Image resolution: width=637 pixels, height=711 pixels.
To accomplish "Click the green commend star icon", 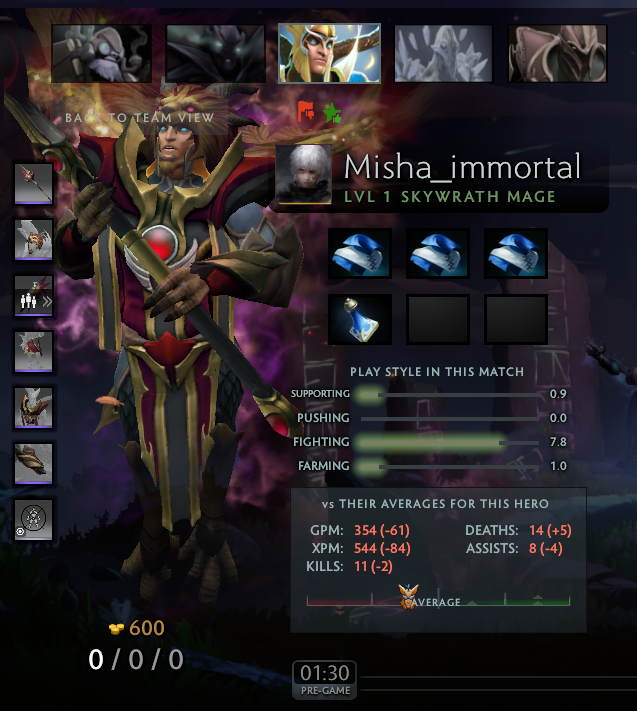I will tap(332, 112).
